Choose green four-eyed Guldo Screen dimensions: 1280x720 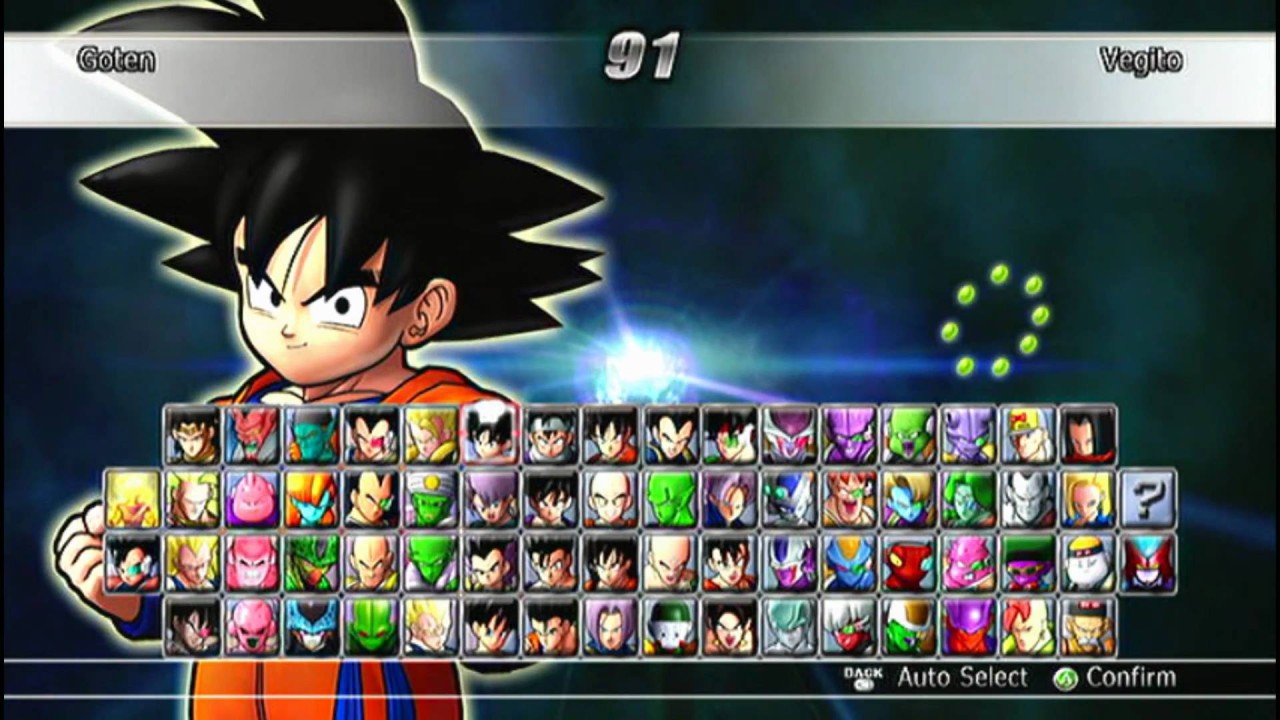[x=907, y=435]
